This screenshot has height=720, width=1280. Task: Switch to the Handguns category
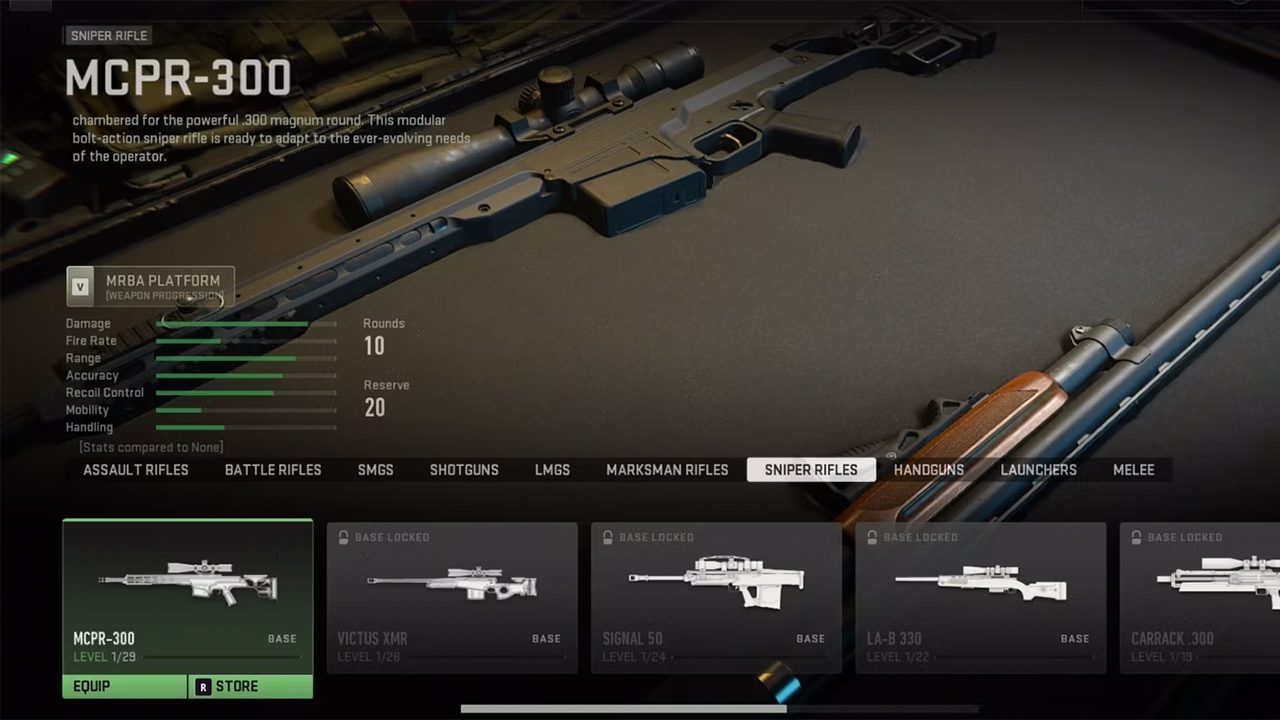click(x=929, y=470)
